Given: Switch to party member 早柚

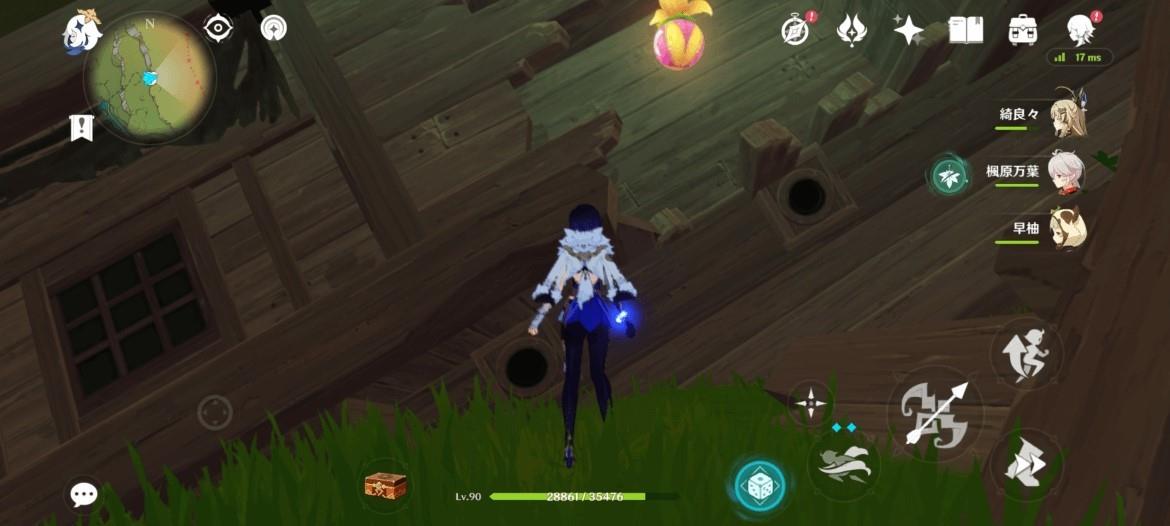Looking at the screenshot, I should tap(1068, 228).
